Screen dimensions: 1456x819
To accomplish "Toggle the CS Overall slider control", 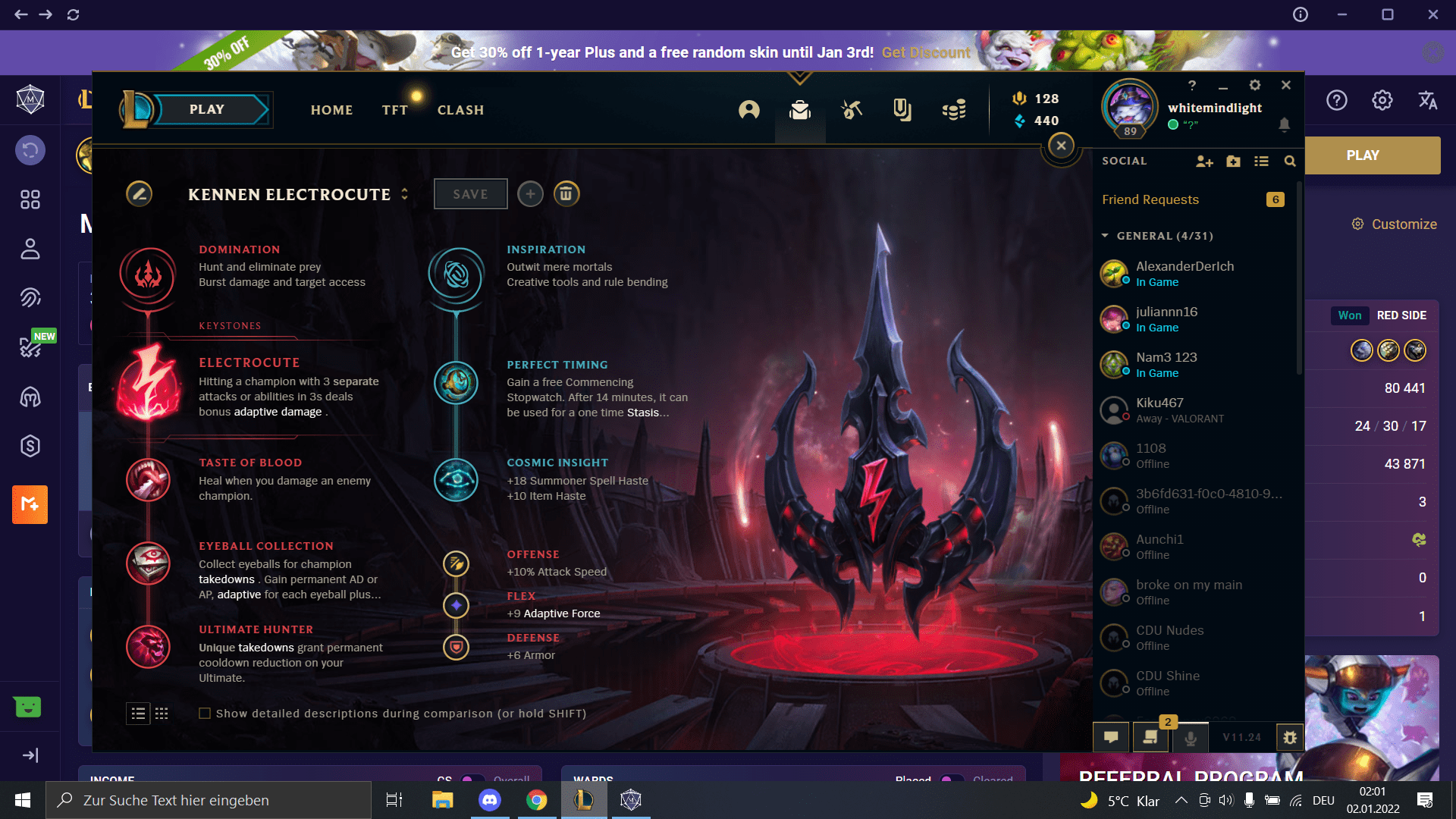I will coord(475,781).
